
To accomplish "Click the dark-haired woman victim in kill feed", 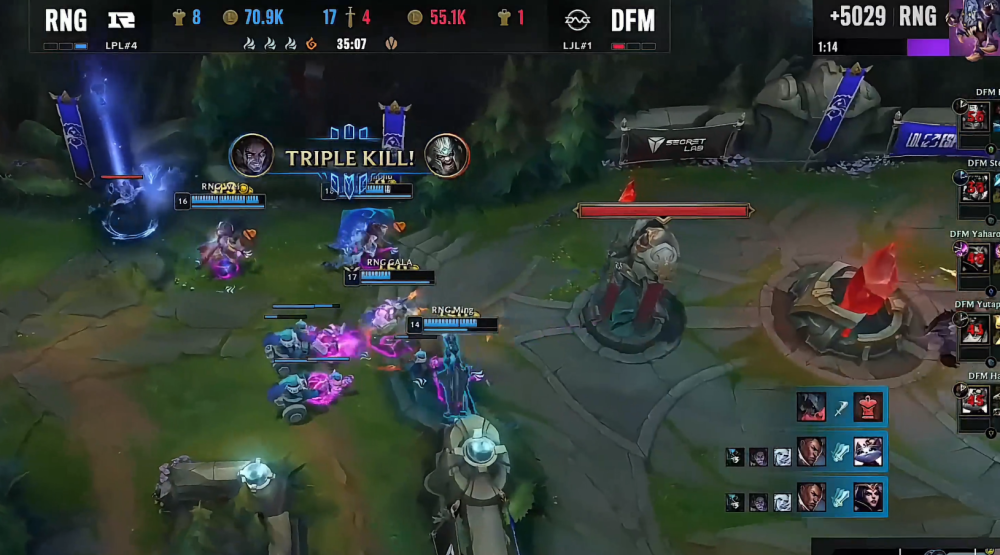I will (x=867, y=497).
